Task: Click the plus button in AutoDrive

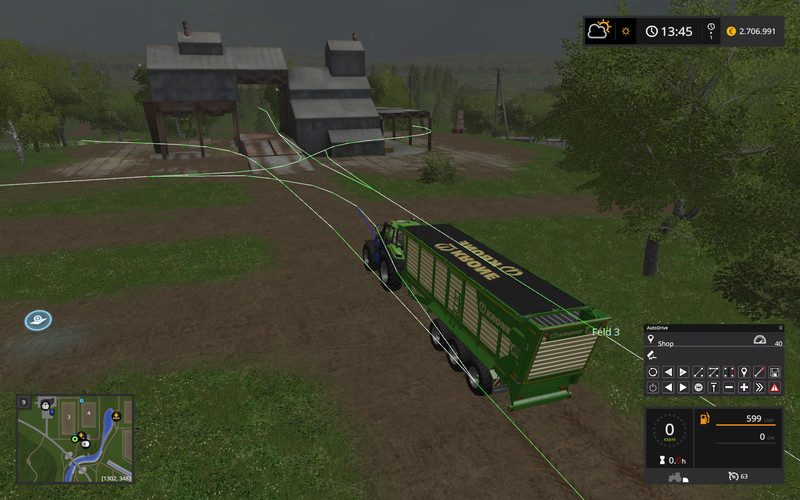Action: pyautogui.click(x=744, y=387)
